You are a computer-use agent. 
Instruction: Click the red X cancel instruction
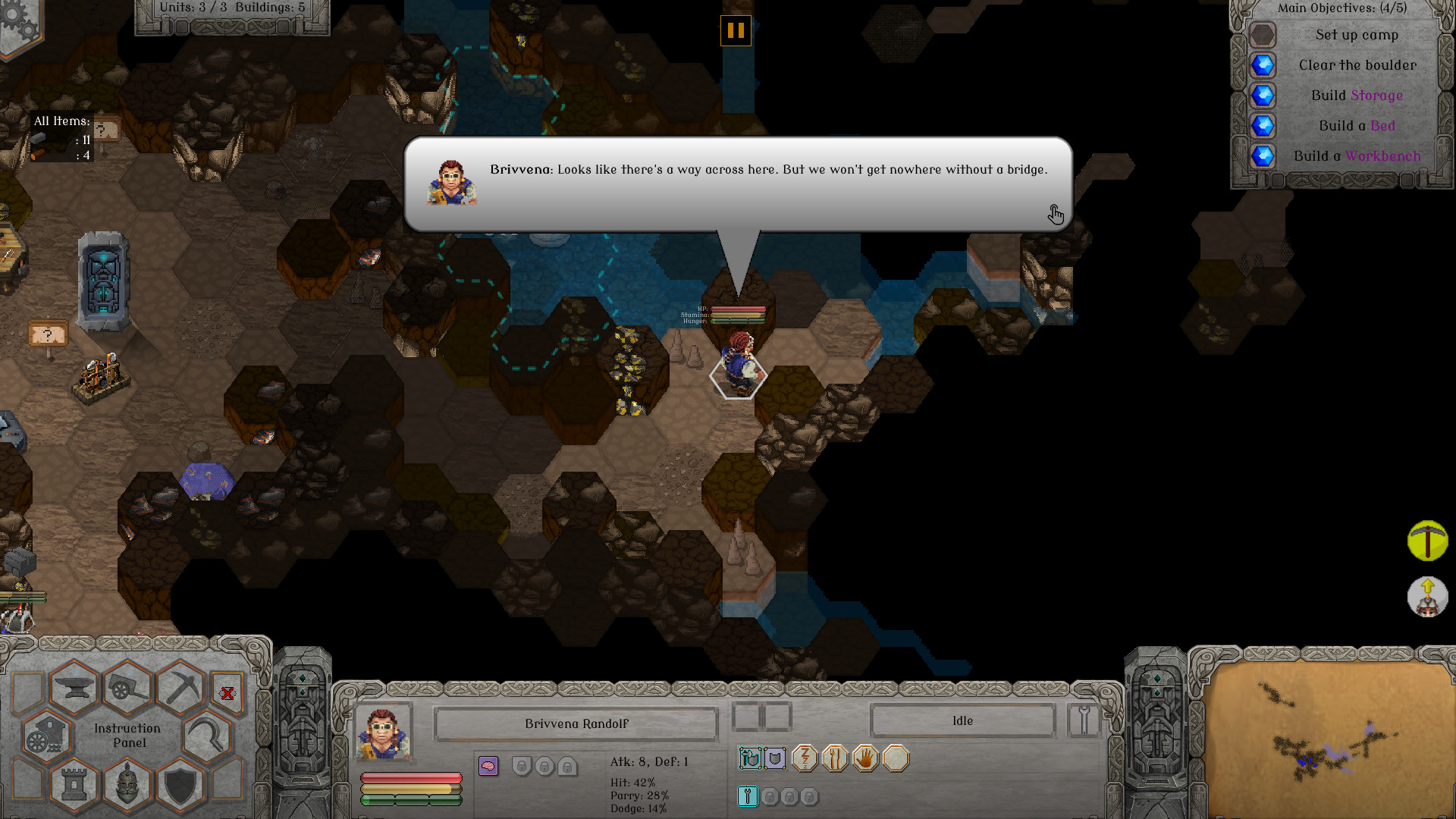[227, 693]
